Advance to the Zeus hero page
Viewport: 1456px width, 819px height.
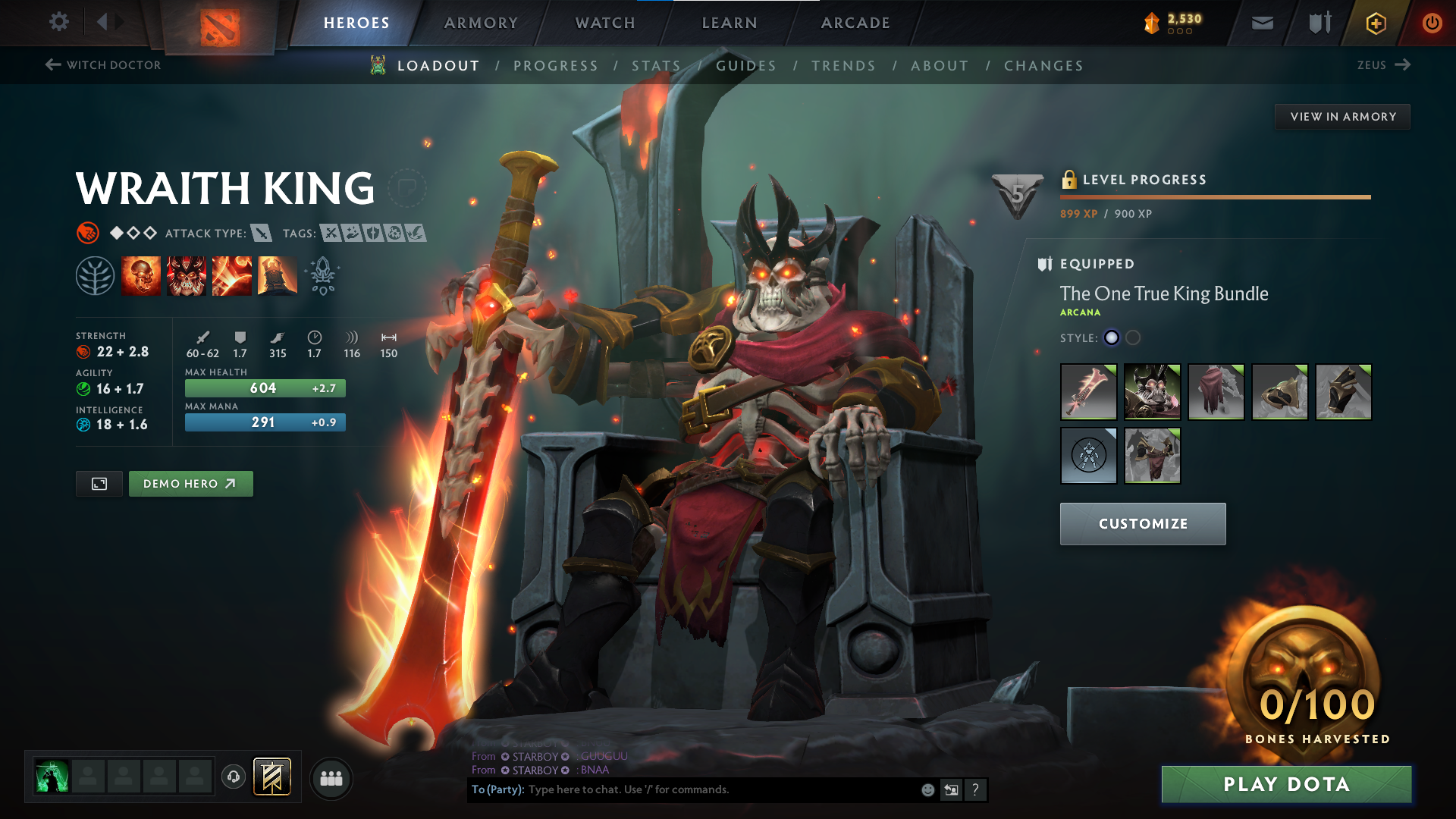[1385, 65]
